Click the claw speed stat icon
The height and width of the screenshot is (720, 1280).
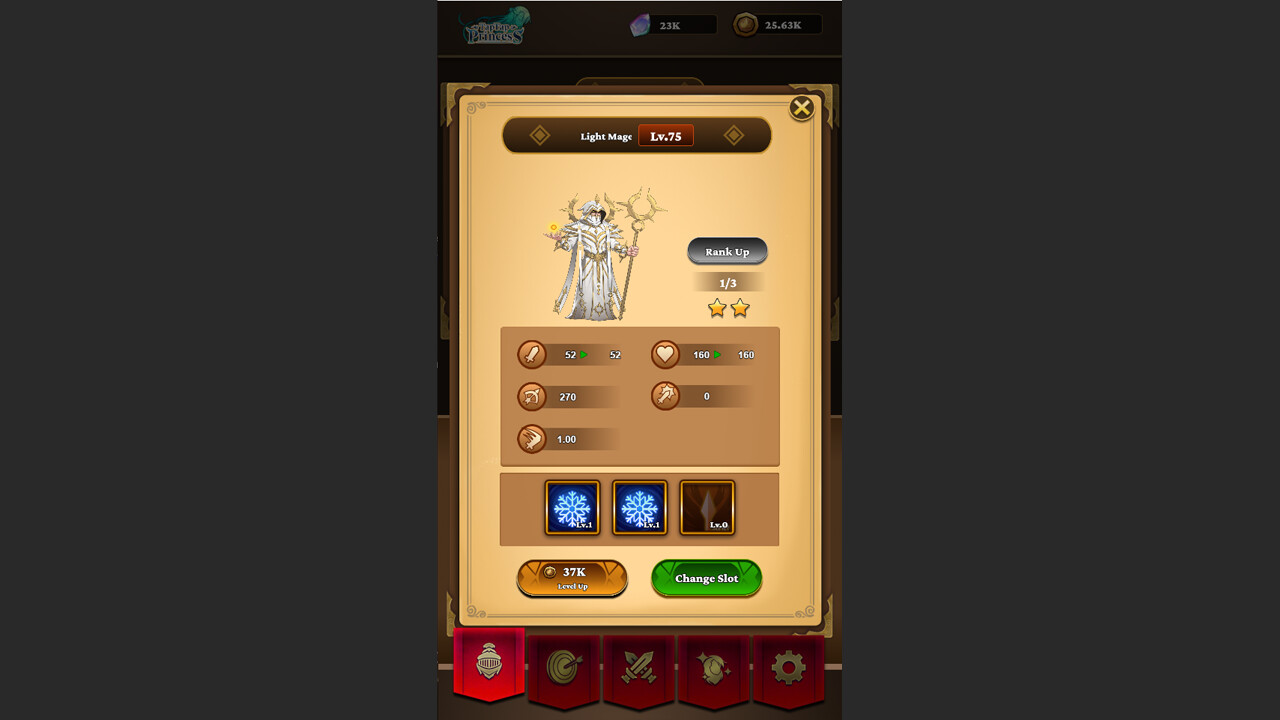533,439
